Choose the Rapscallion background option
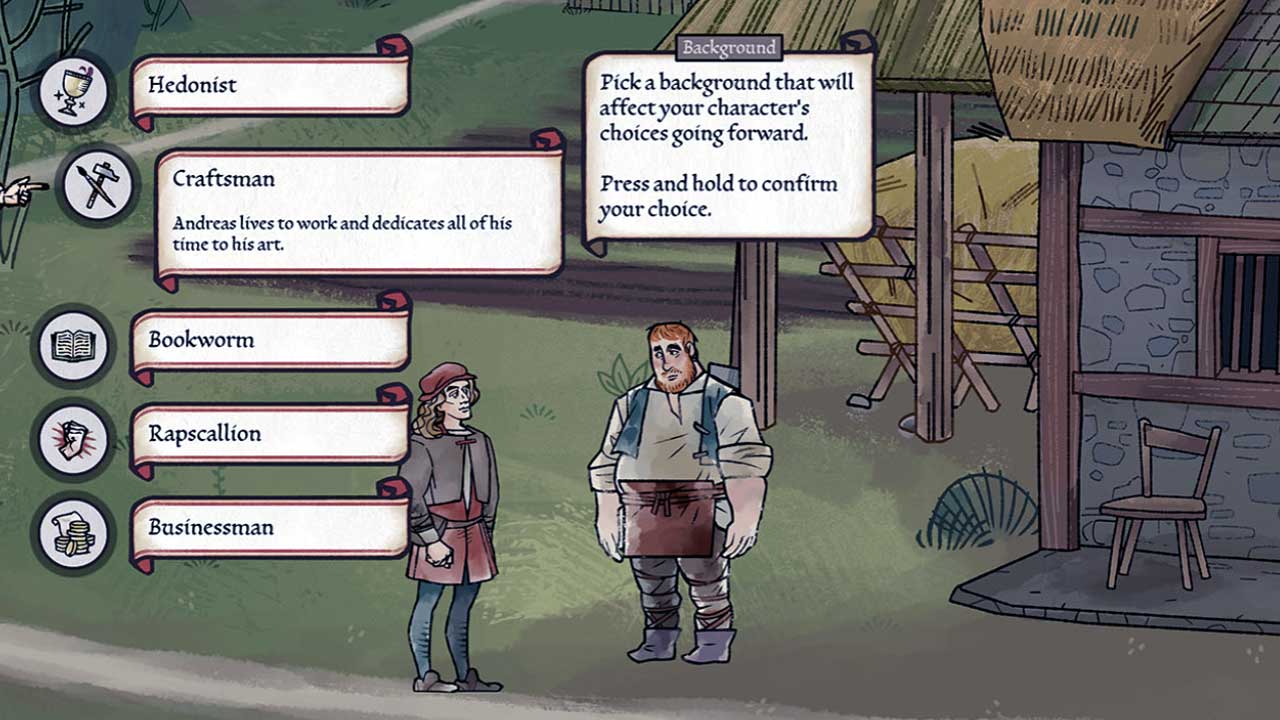 pyautogui.click(x=270, y=435)
